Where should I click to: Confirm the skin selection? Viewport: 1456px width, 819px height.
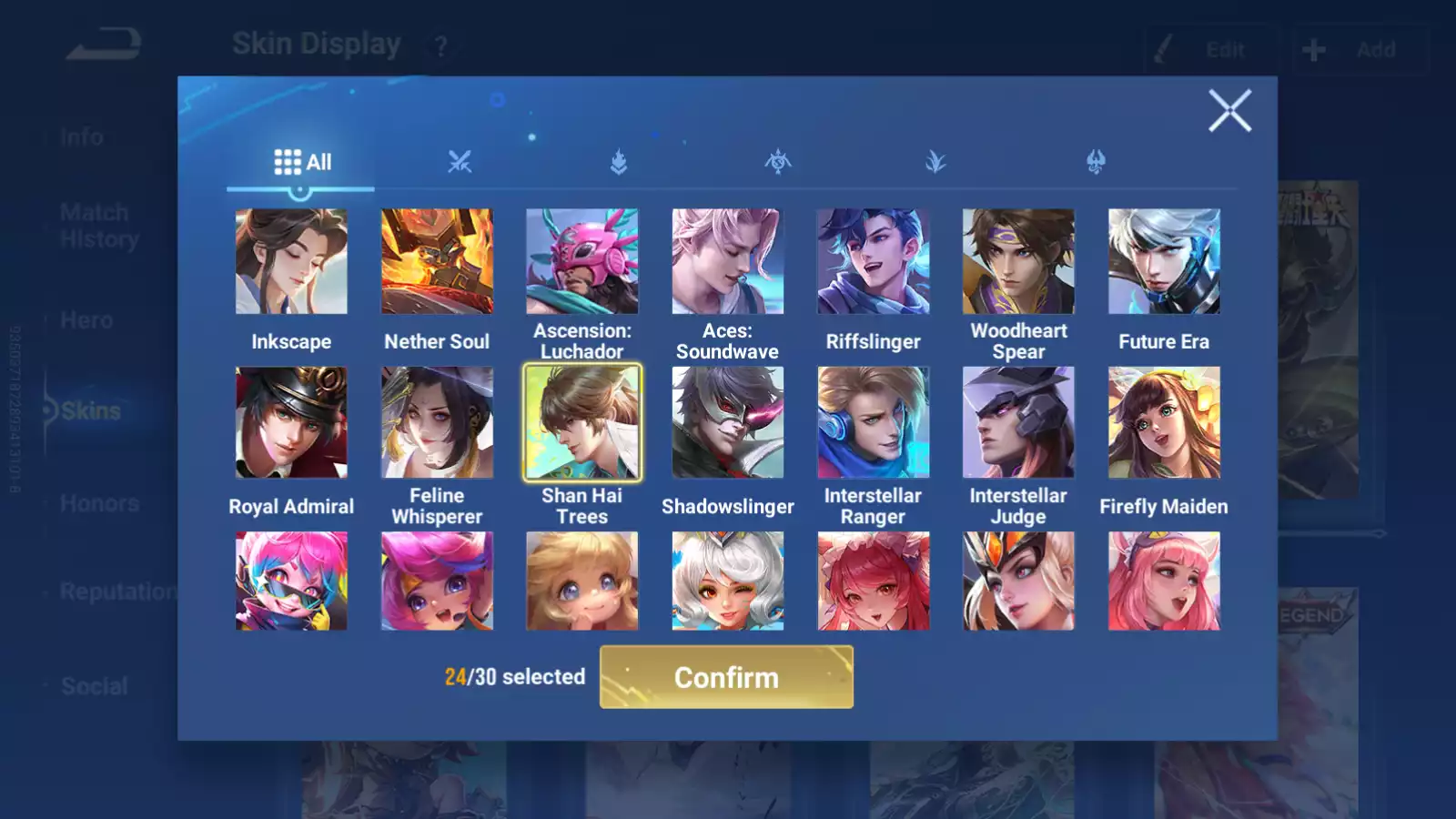(x=726, y=677)
